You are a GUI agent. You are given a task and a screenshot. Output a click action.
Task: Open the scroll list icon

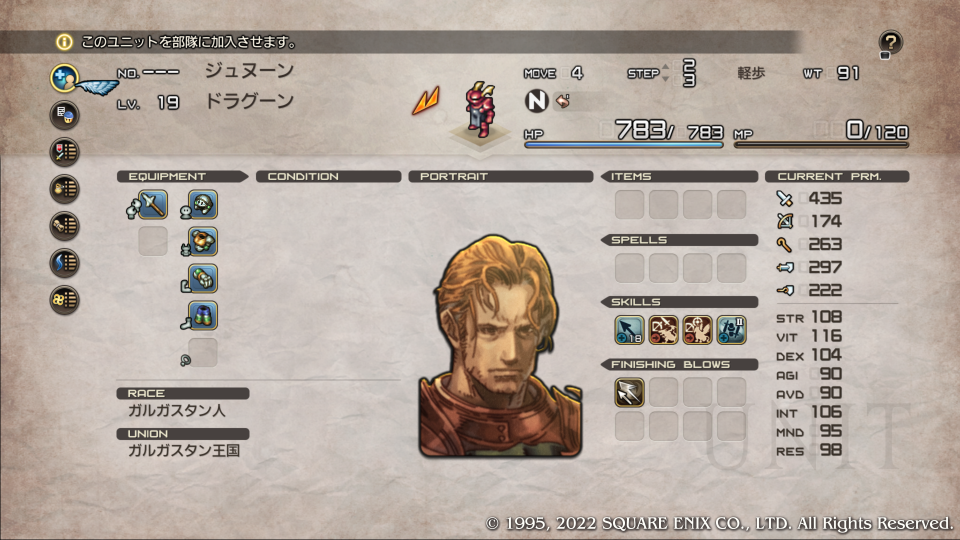pyautogui.click(x=65, y=225)
